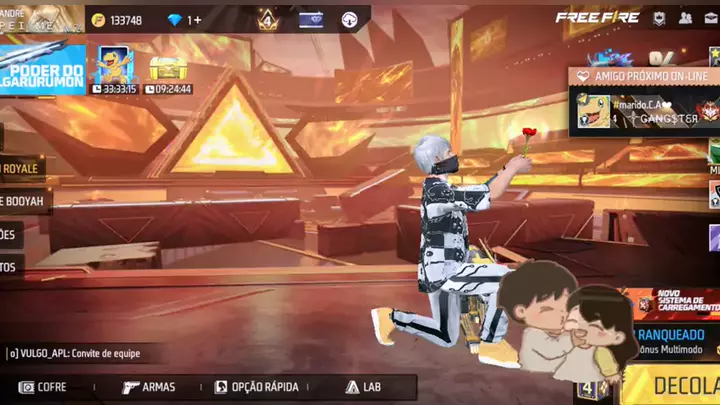Add diamonds using the diamond counter

pos(185,20)
